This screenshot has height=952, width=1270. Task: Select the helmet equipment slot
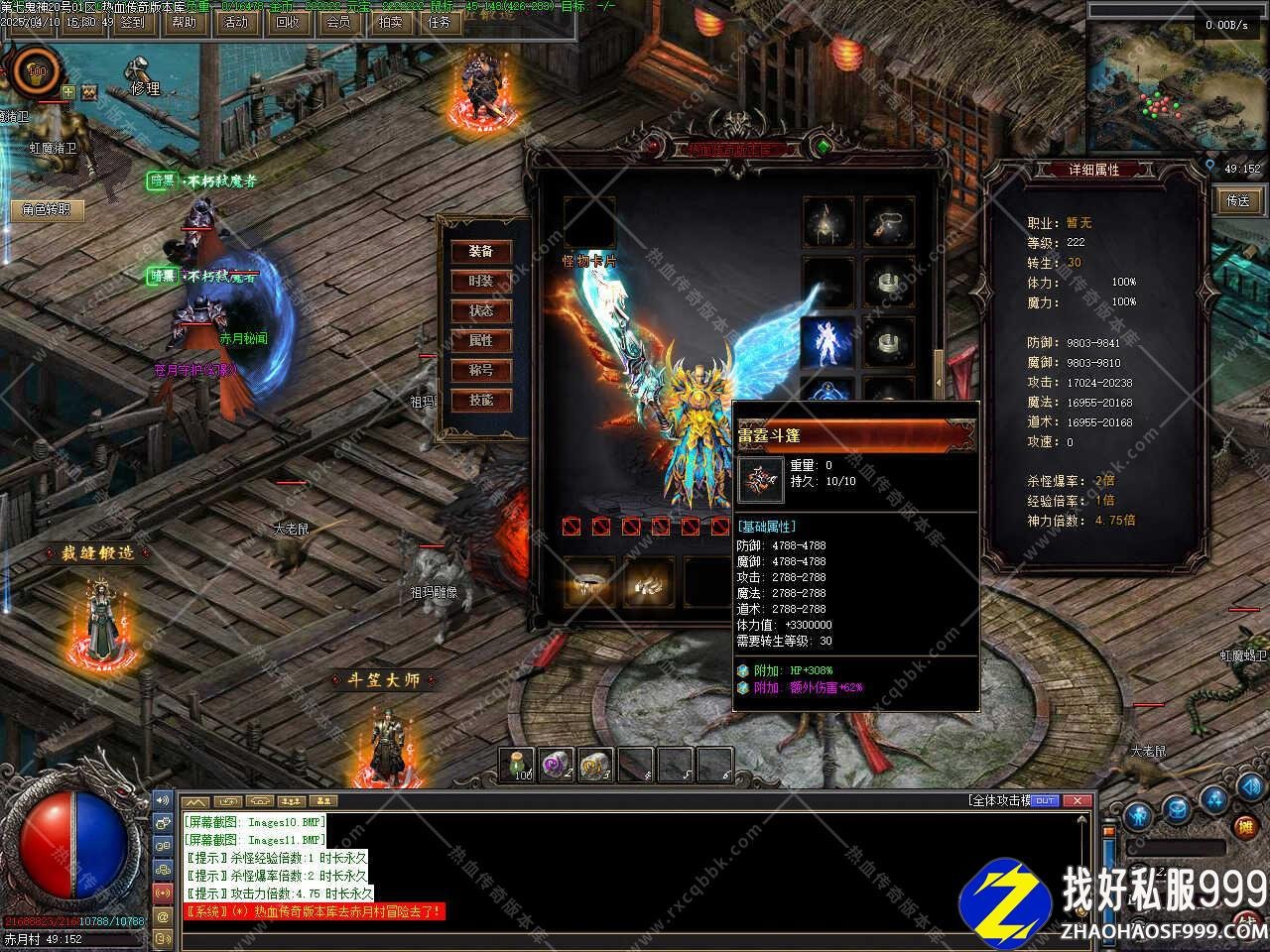tap(827, 222)
